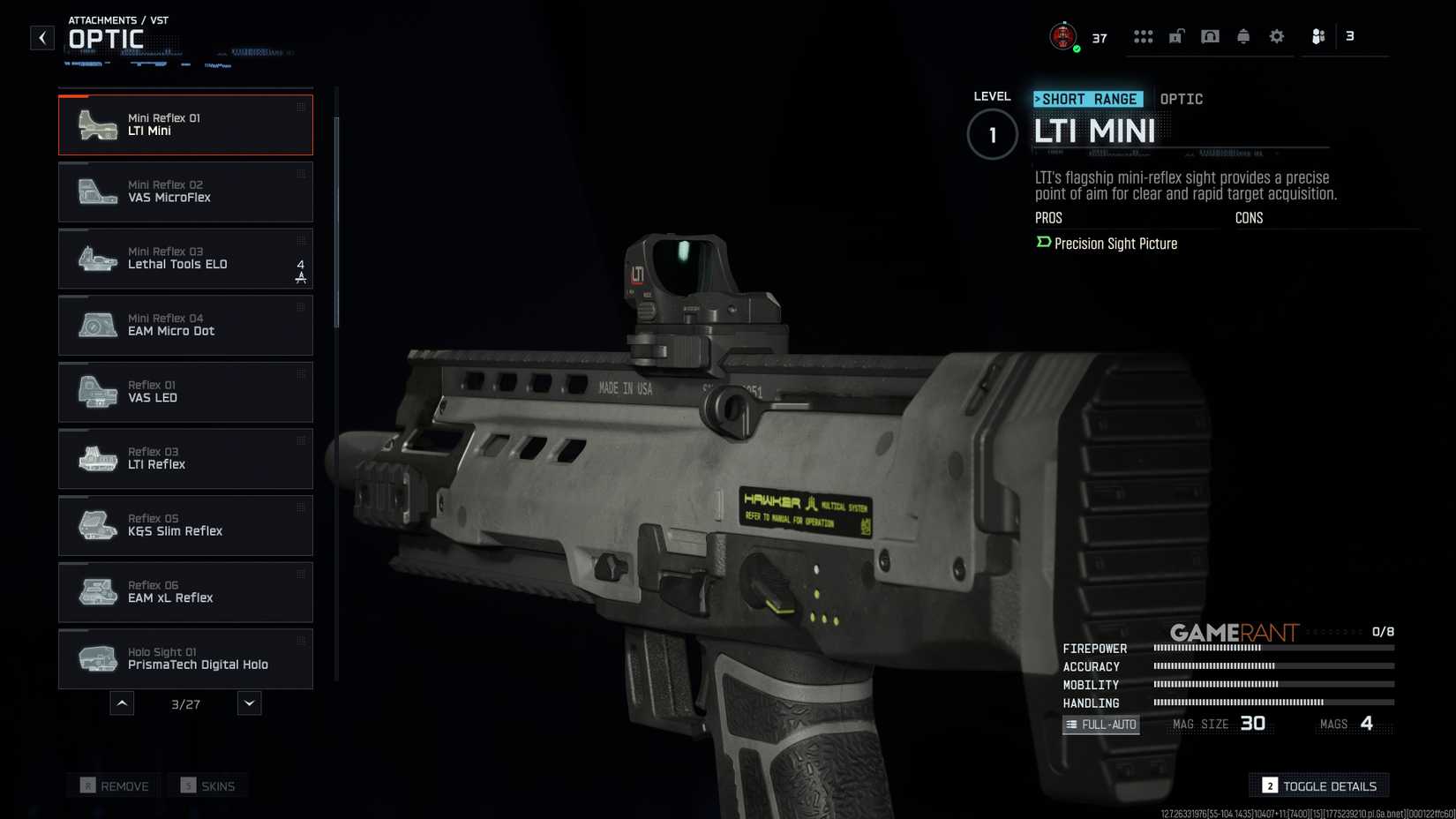The height and width of the screenshot is (819, 1456).
Task: Open settings with the gear icon
Action: 1275,35
